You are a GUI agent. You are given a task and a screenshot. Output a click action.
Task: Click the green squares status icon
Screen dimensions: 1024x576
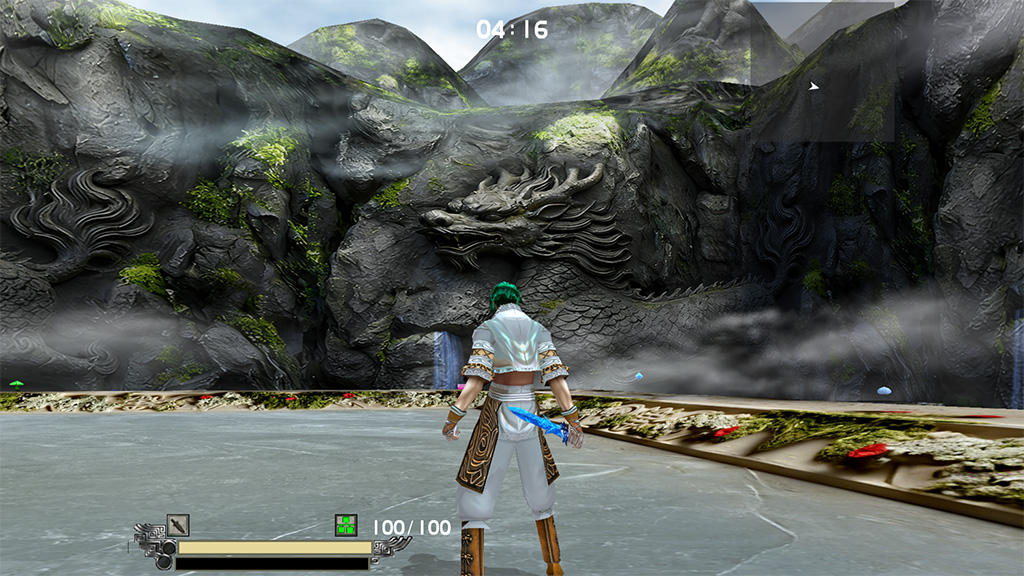pos(346,525)
